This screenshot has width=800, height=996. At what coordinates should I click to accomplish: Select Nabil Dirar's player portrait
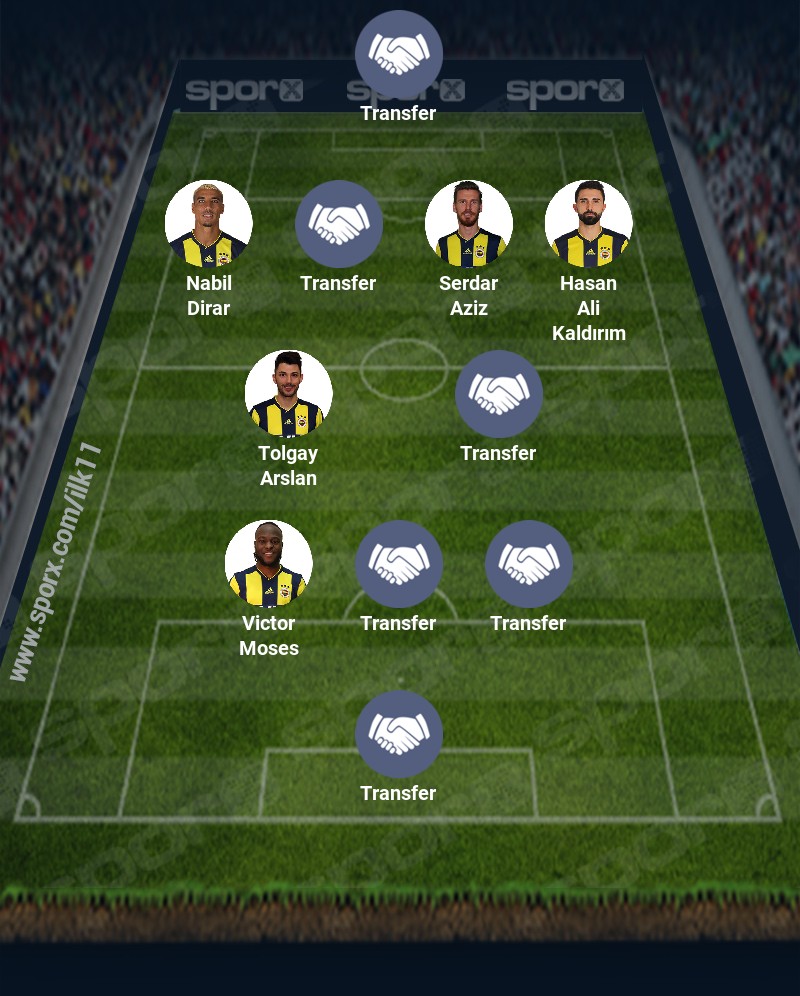[x=208, y=224]
